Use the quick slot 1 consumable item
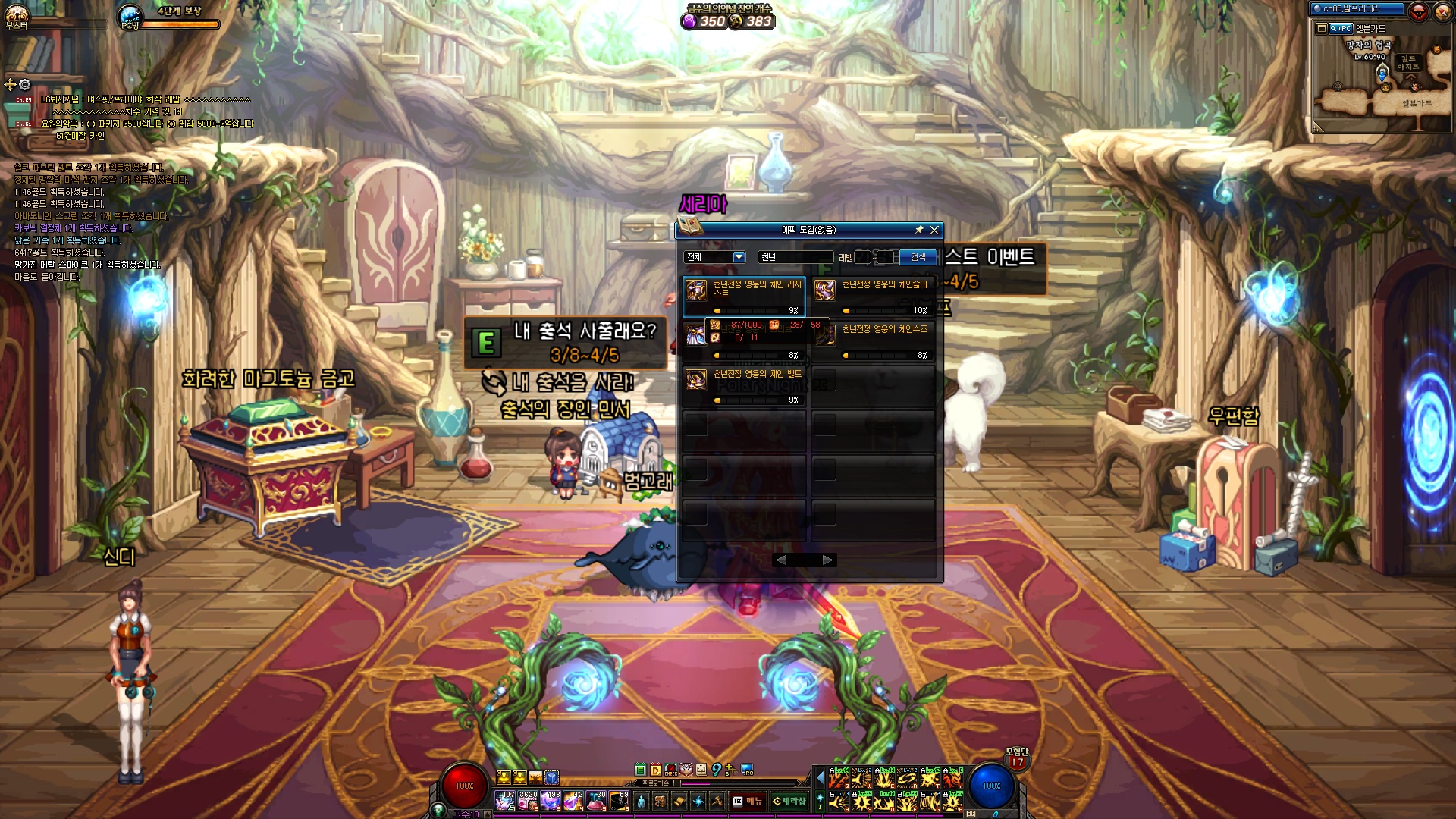1456x819 pixels. [x=505, y=801]
